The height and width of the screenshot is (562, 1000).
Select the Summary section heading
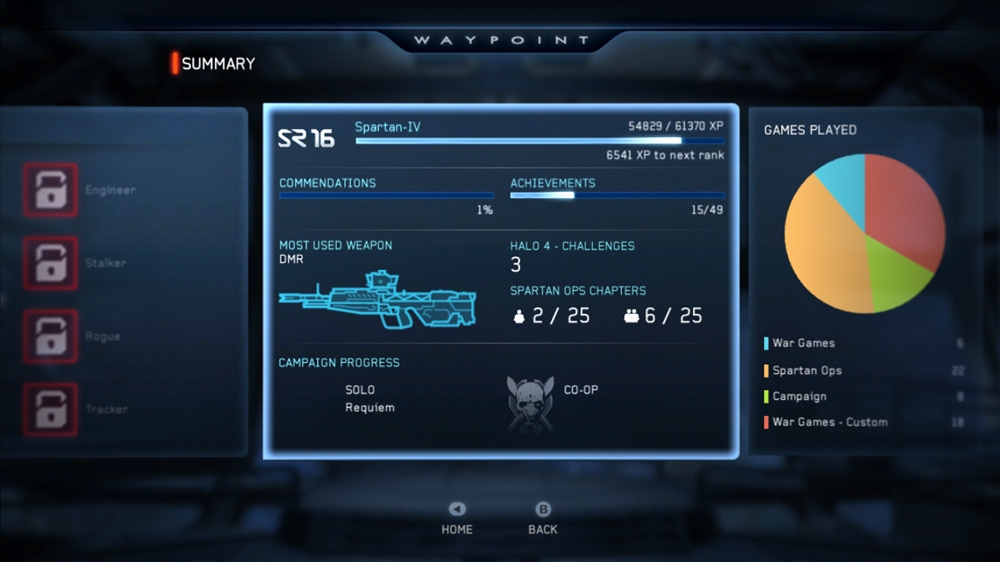tap(217, 64)
